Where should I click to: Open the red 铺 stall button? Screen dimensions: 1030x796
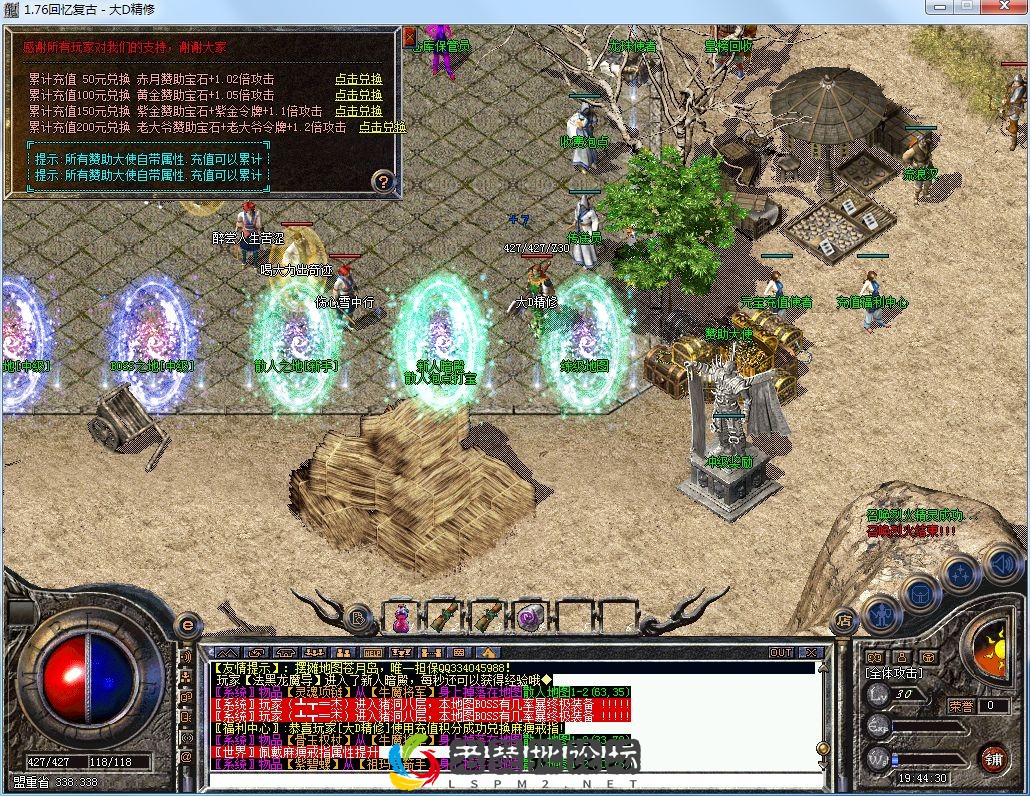coord(993,757)
